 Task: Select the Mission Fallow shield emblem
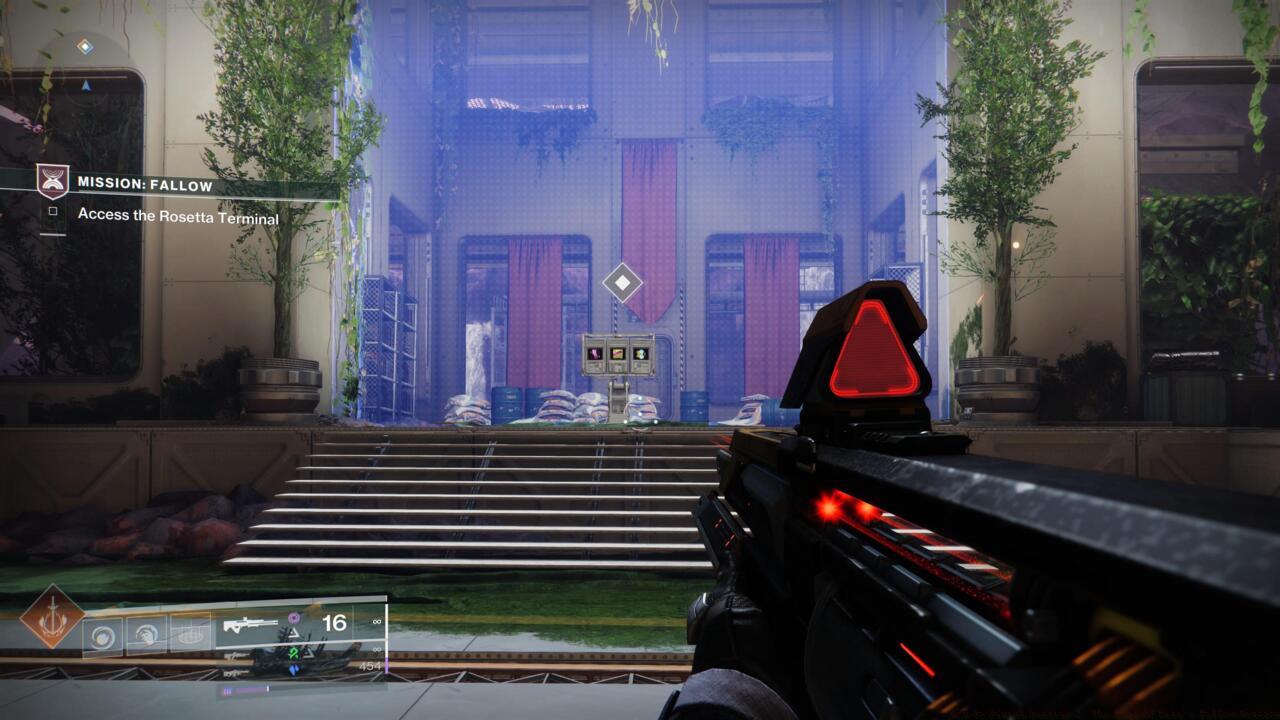[53, 182]
